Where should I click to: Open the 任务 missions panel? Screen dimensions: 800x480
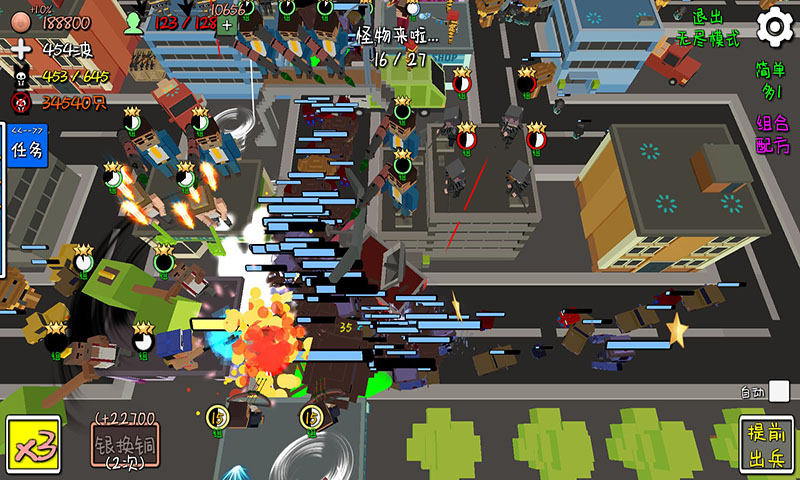26,150
